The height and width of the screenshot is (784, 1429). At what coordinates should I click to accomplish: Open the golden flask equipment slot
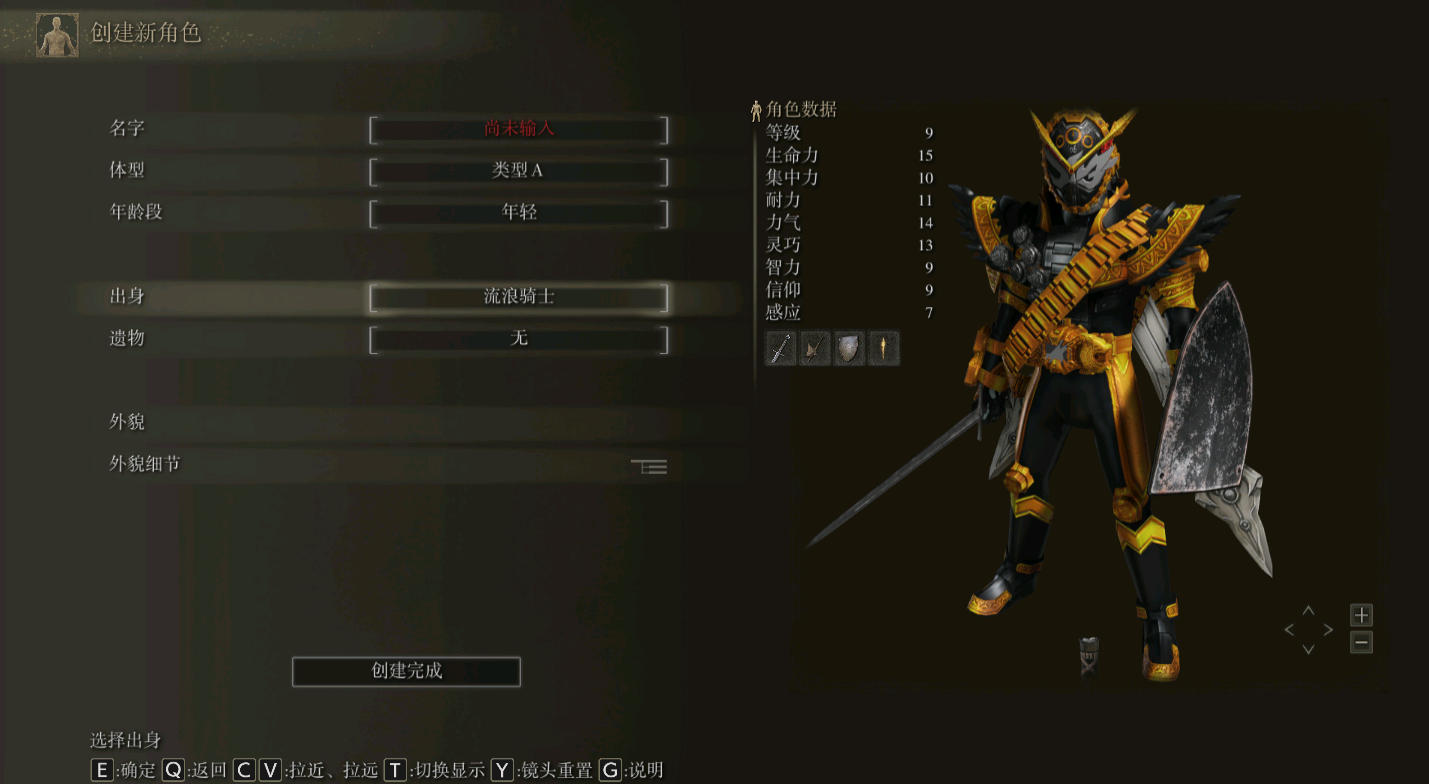click(883, 348)
